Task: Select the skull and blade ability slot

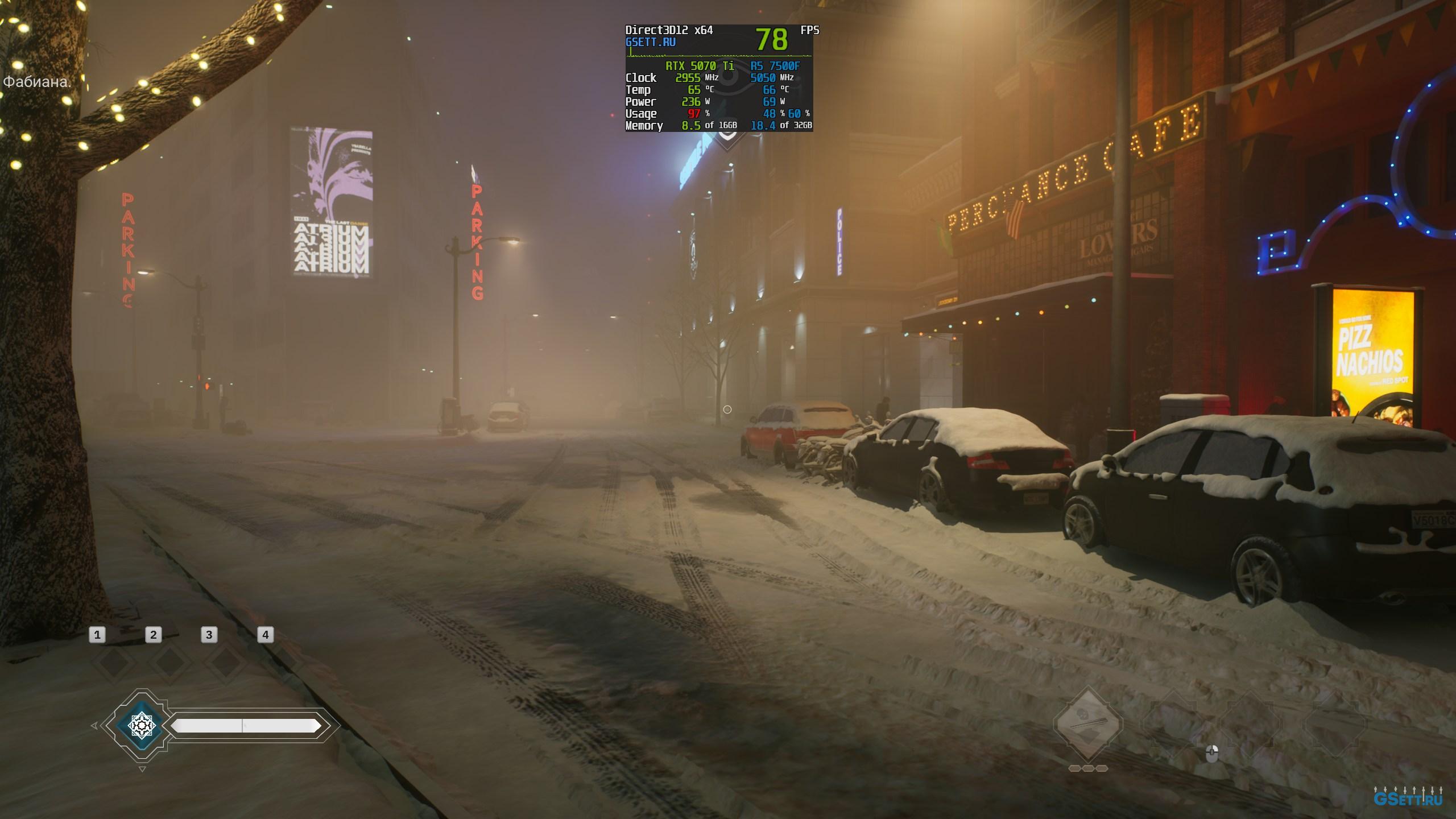Action: click(1088, 725)
